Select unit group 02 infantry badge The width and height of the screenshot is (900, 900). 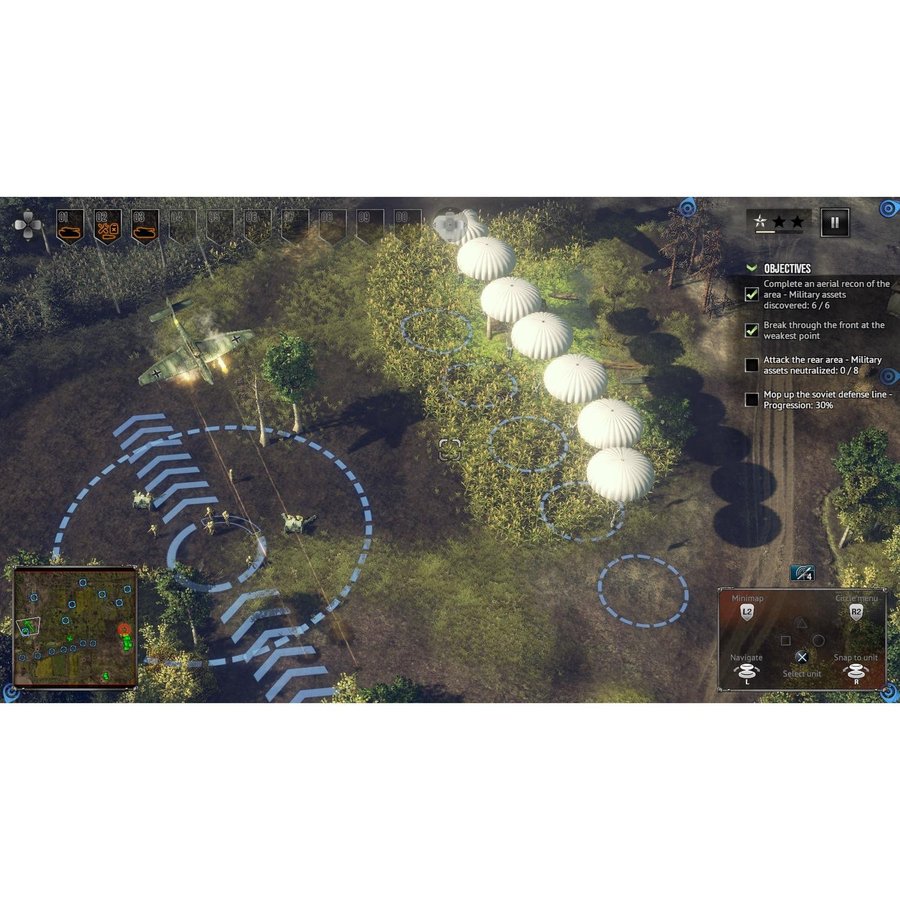click(108, 227)
